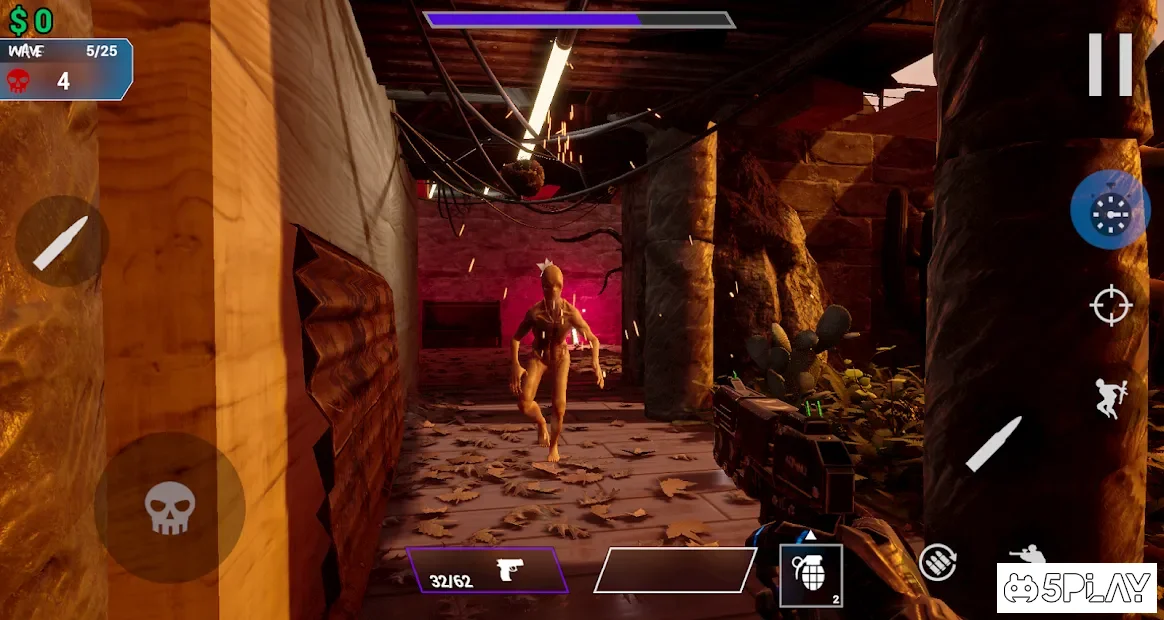Throw a grenade from the grenade slot
Screen dimensions: 1164x620
(x=810, y=575)
